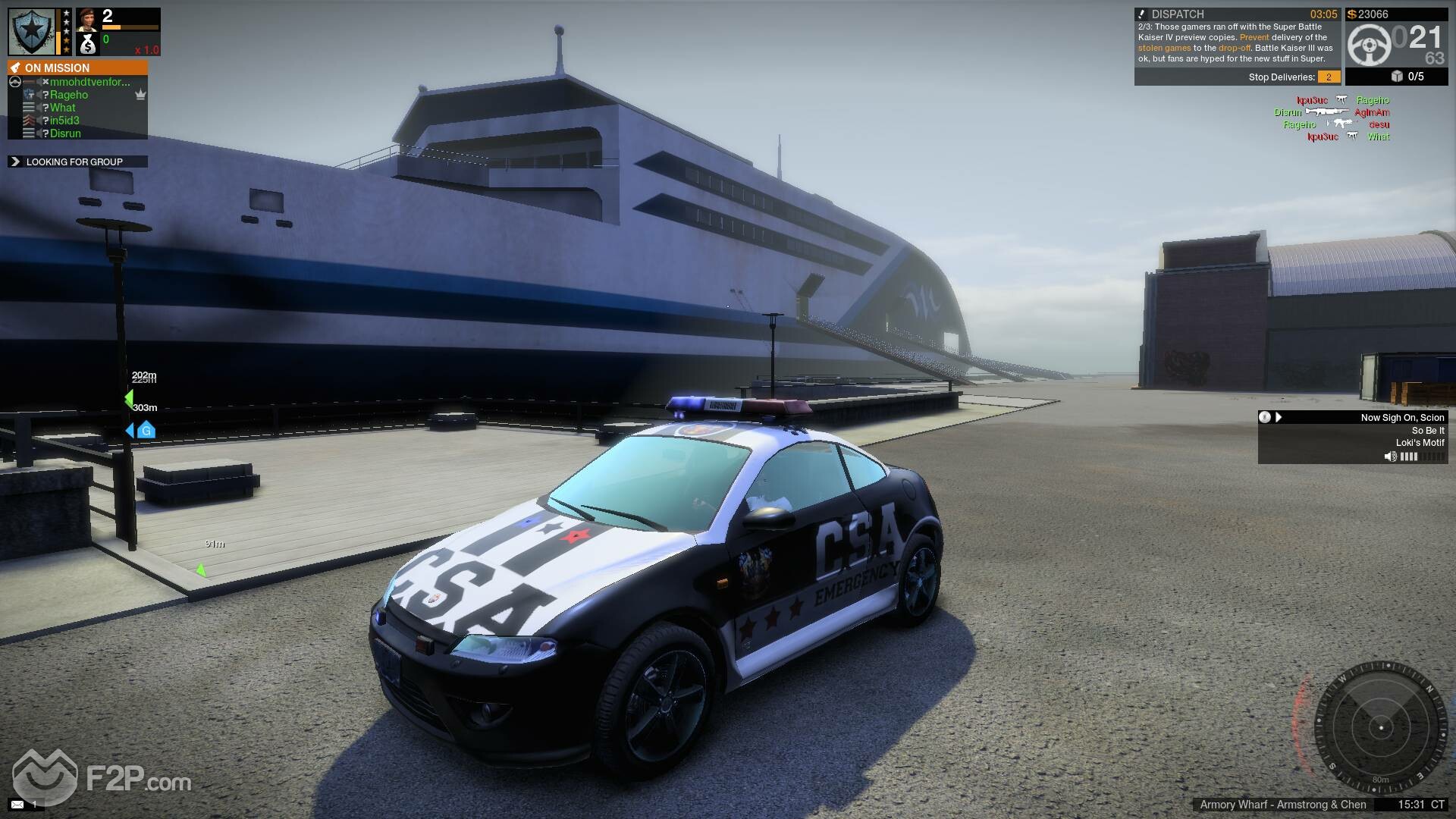Open the mail envelope icon
This screenshot has width=1456, height=819.
point(17,804)
